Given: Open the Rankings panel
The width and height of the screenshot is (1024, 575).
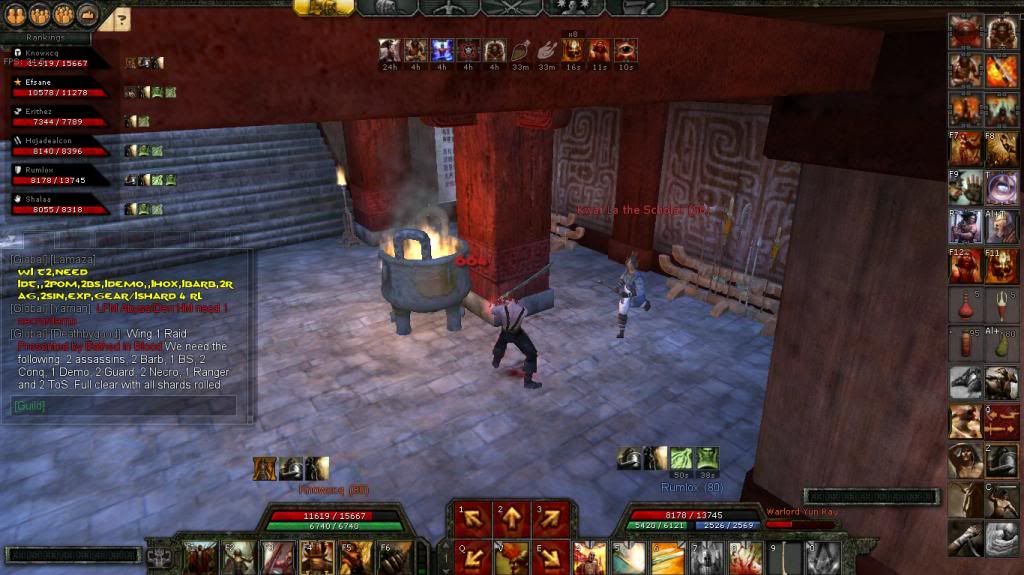Looking at the screenshot, I should pos(45,39).
